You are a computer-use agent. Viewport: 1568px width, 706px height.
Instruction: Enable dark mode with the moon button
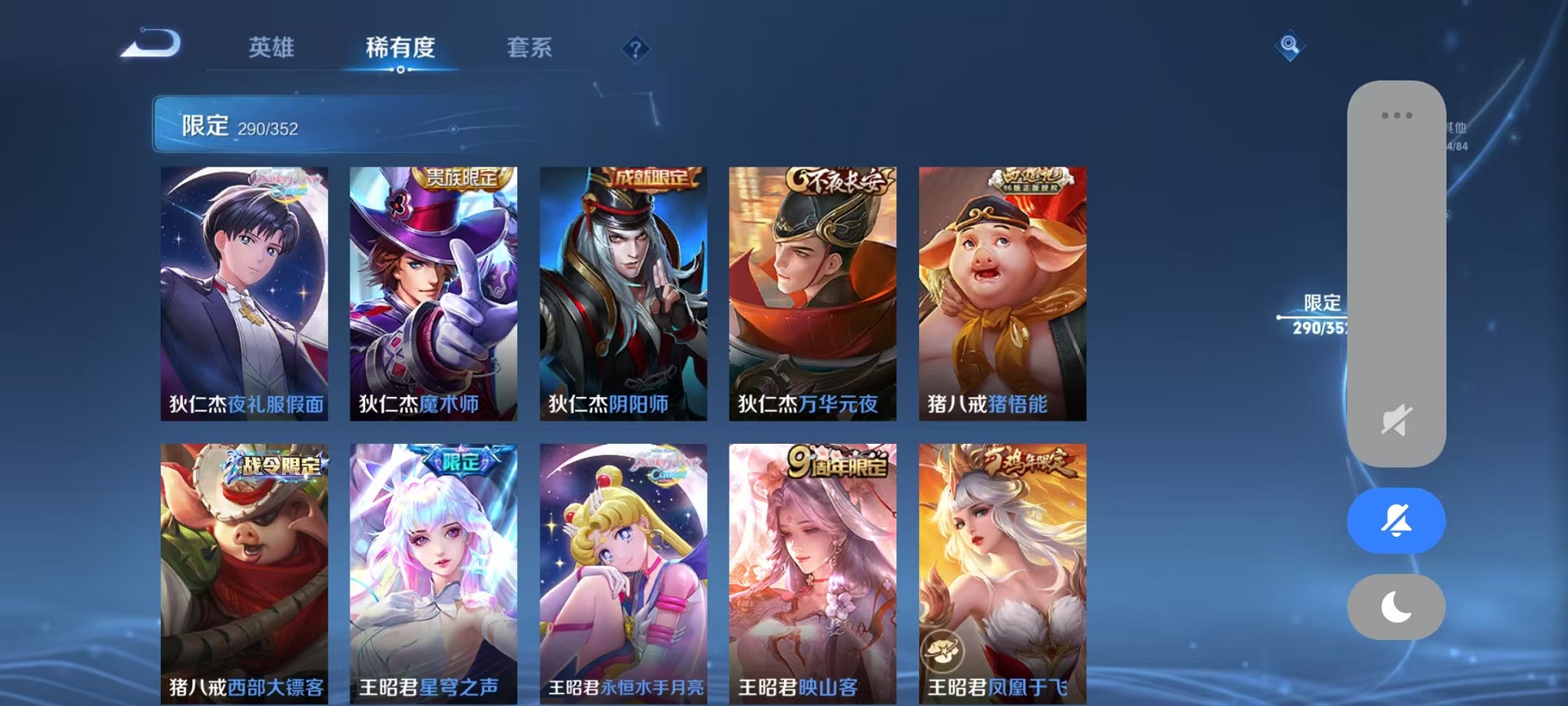coord(1394,607)
